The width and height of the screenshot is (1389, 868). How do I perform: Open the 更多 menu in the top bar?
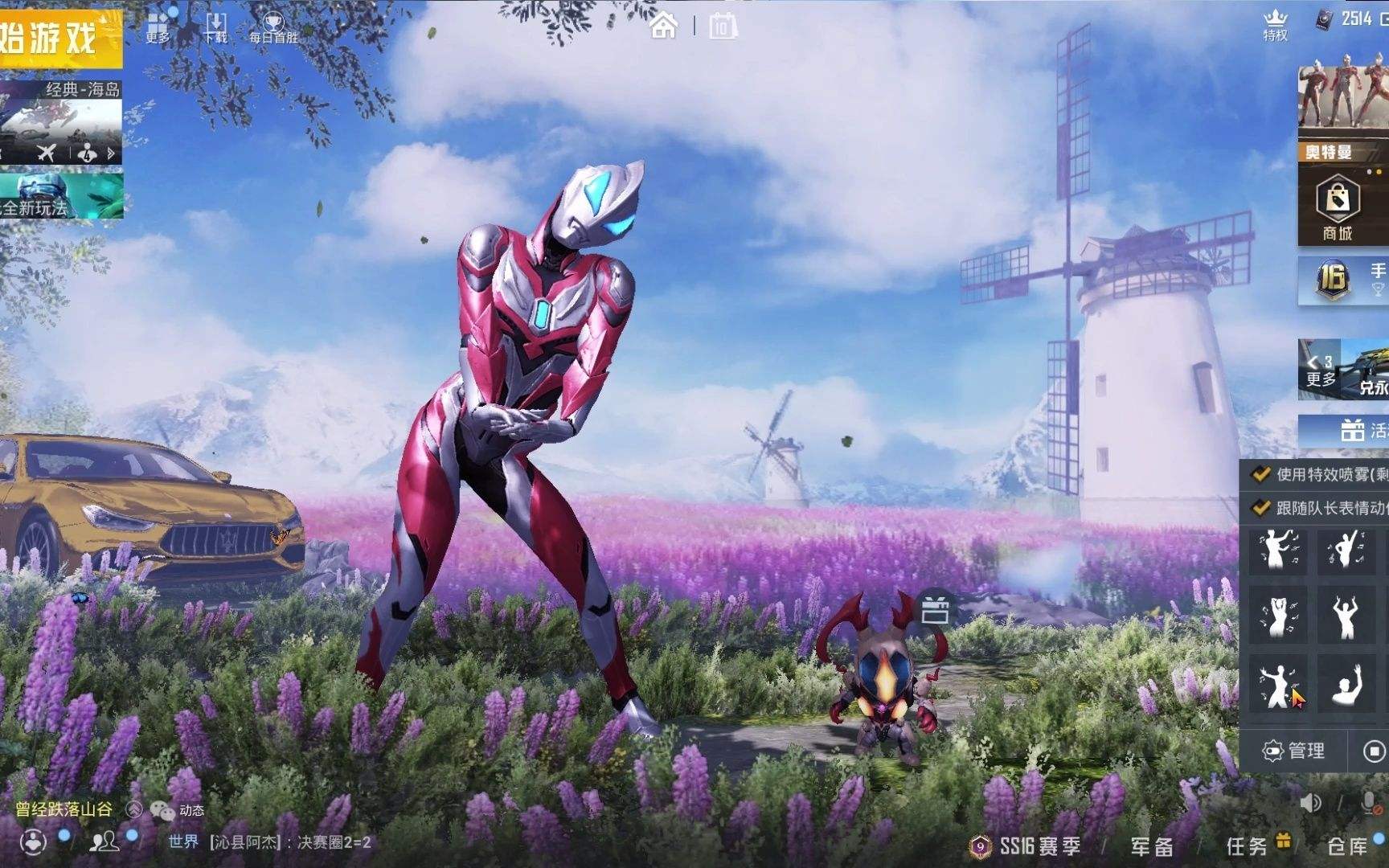158,27
